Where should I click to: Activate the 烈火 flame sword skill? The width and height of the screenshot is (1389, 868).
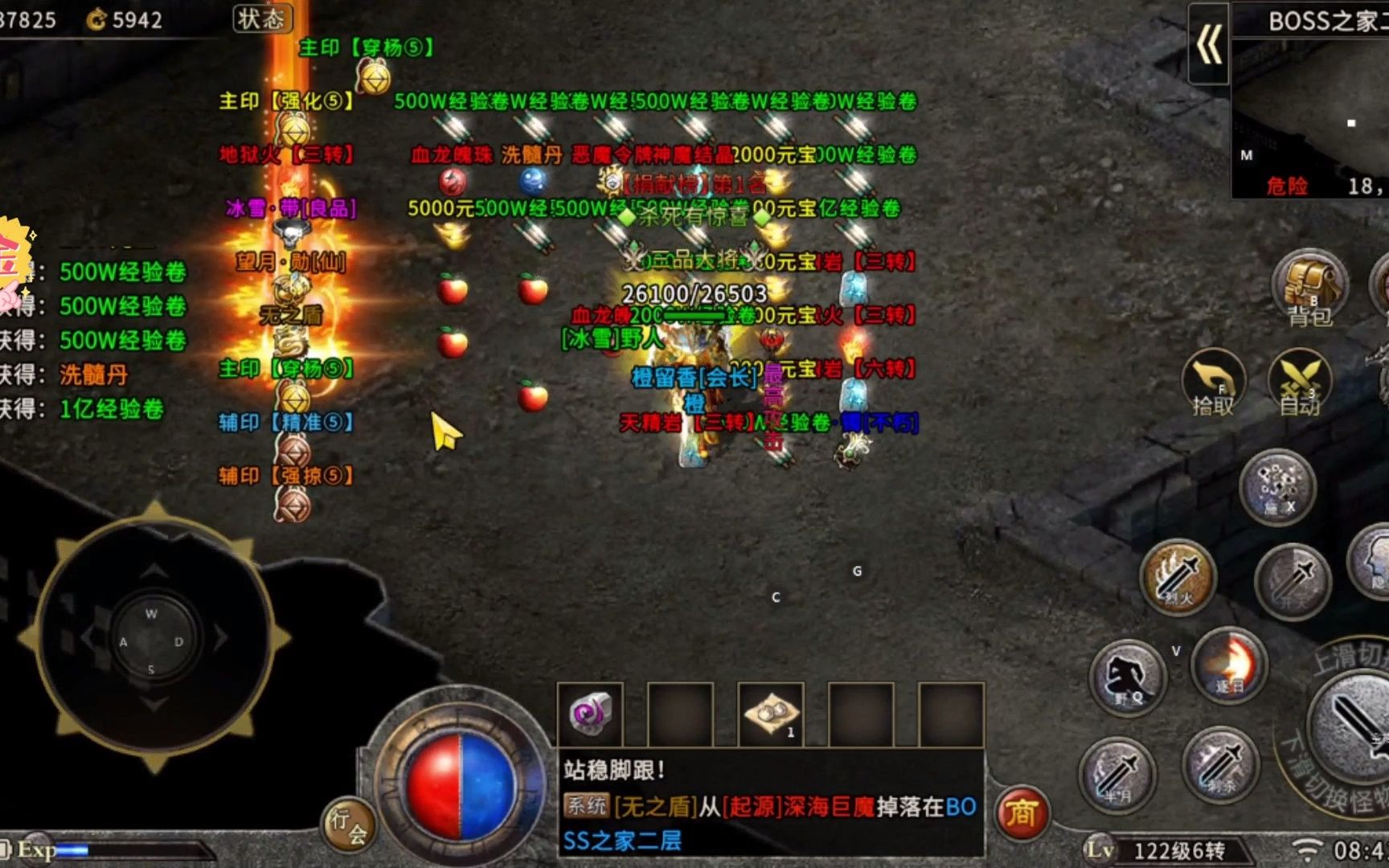pyautogui.click(x=1178, y=575)
